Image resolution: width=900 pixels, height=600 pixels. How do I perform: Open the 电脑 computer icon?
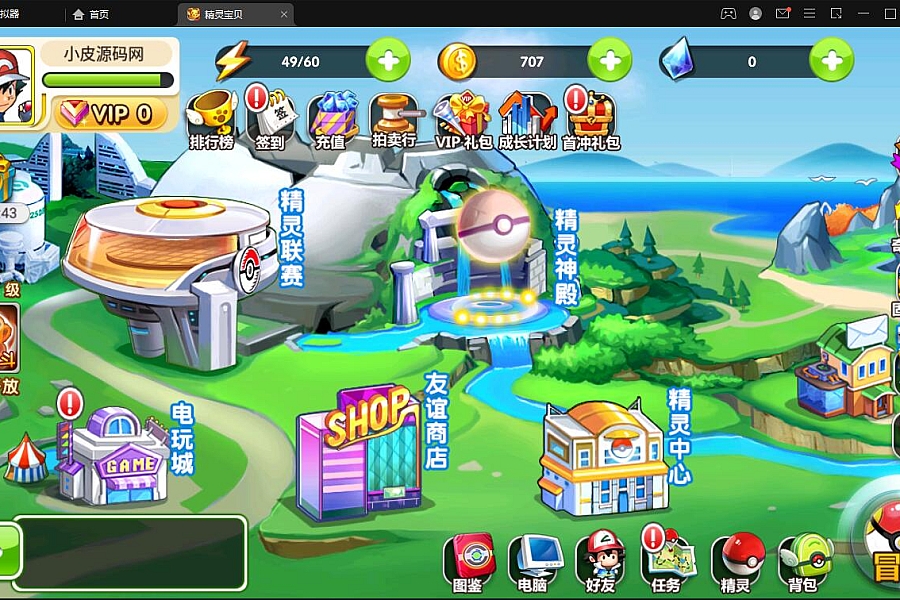coord(532,561)
